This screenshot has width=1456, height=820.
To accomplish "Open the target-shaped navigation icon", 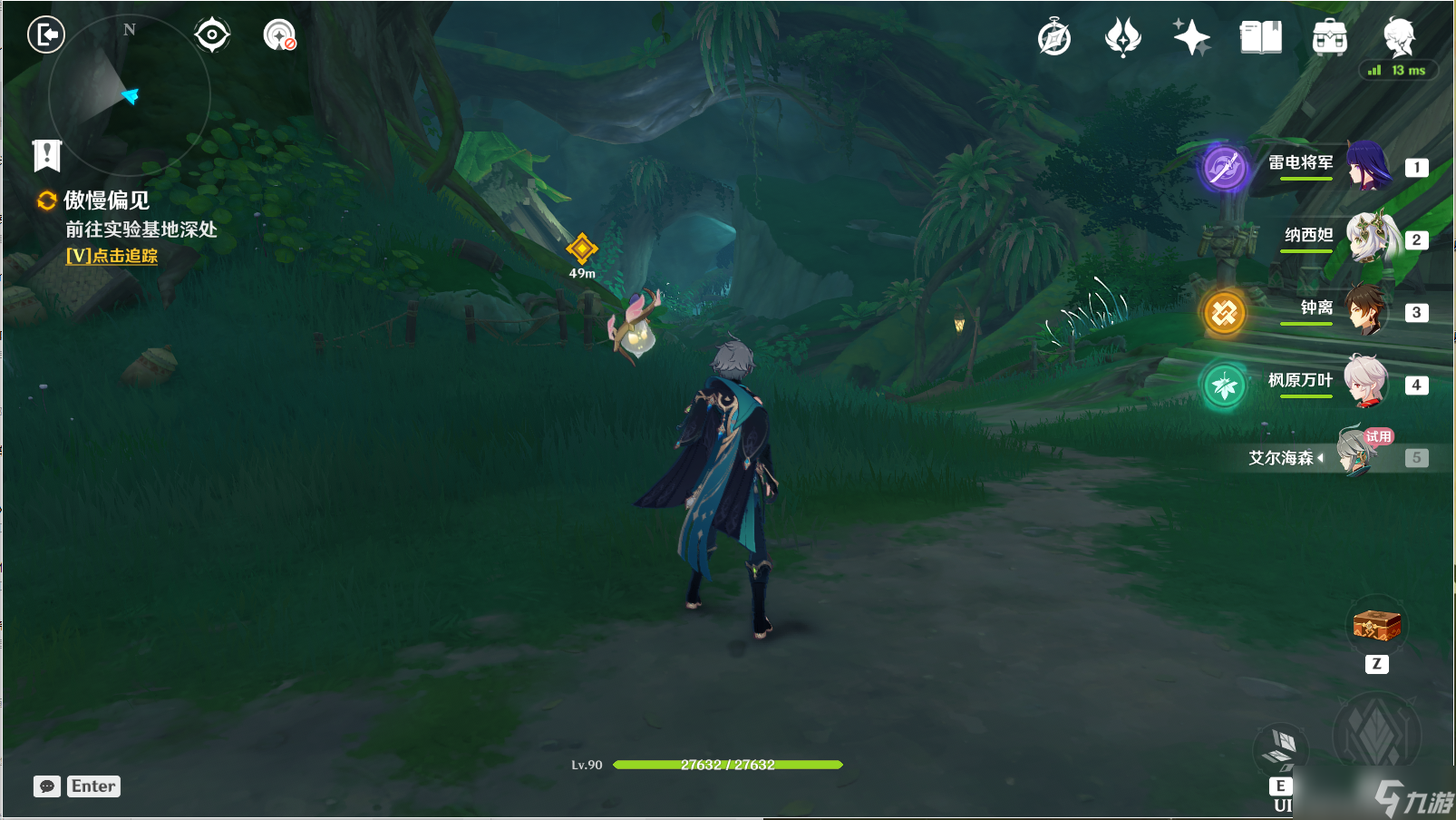I will (212, 35).
